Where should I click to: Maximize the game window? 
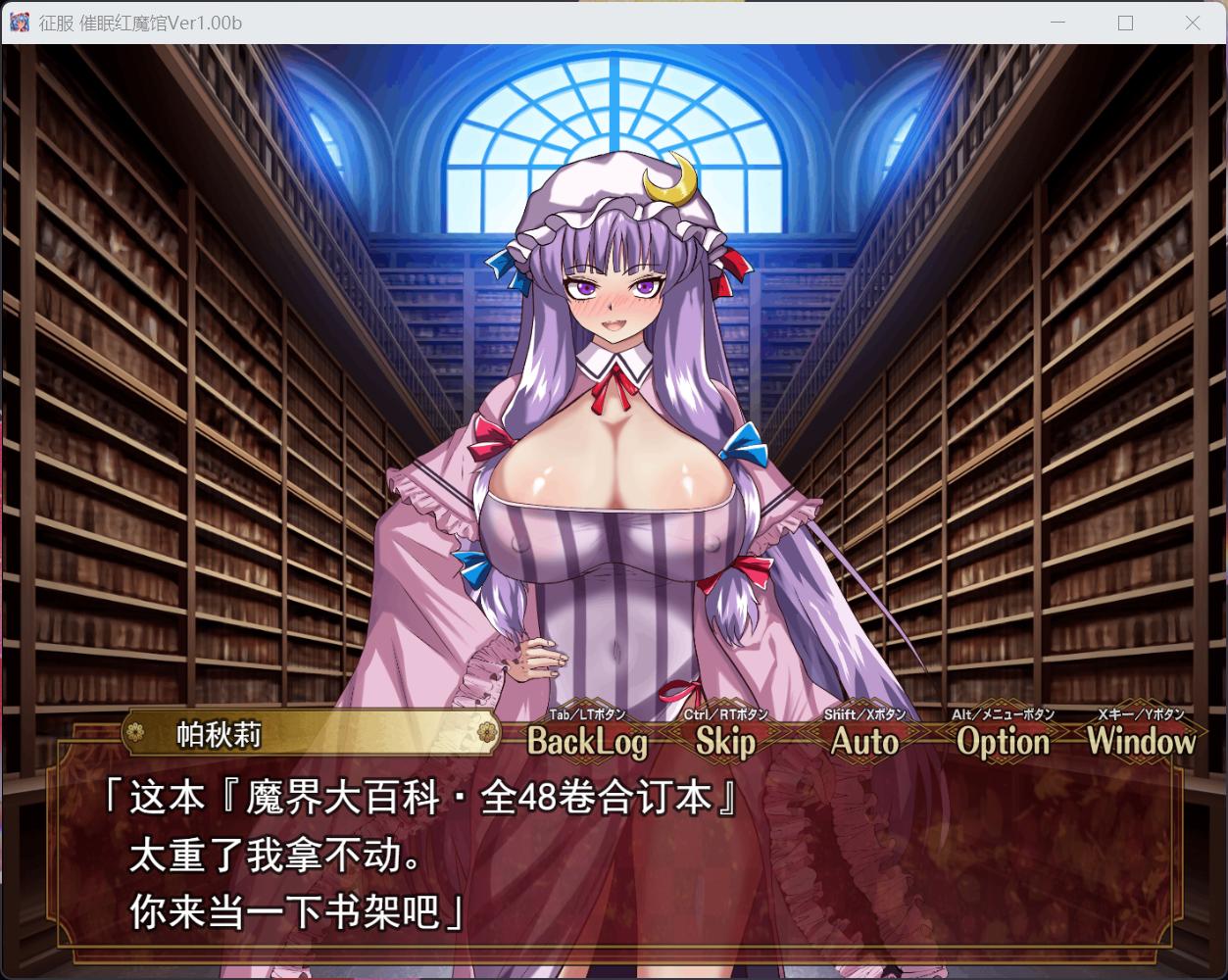[1125, 23]
